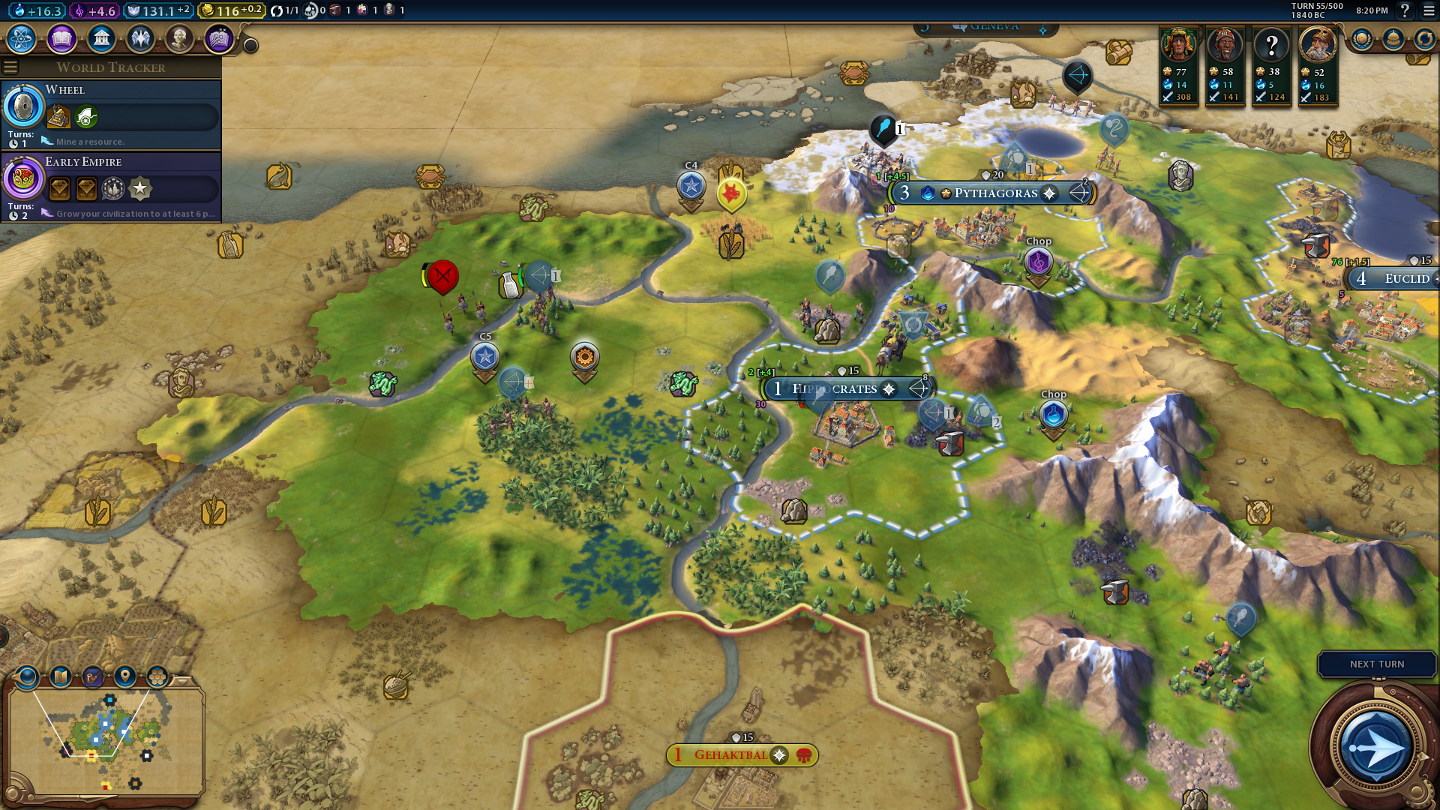Open the map pins button above minimap
The image size is (1440, 810).
click(x=125, y=677)
